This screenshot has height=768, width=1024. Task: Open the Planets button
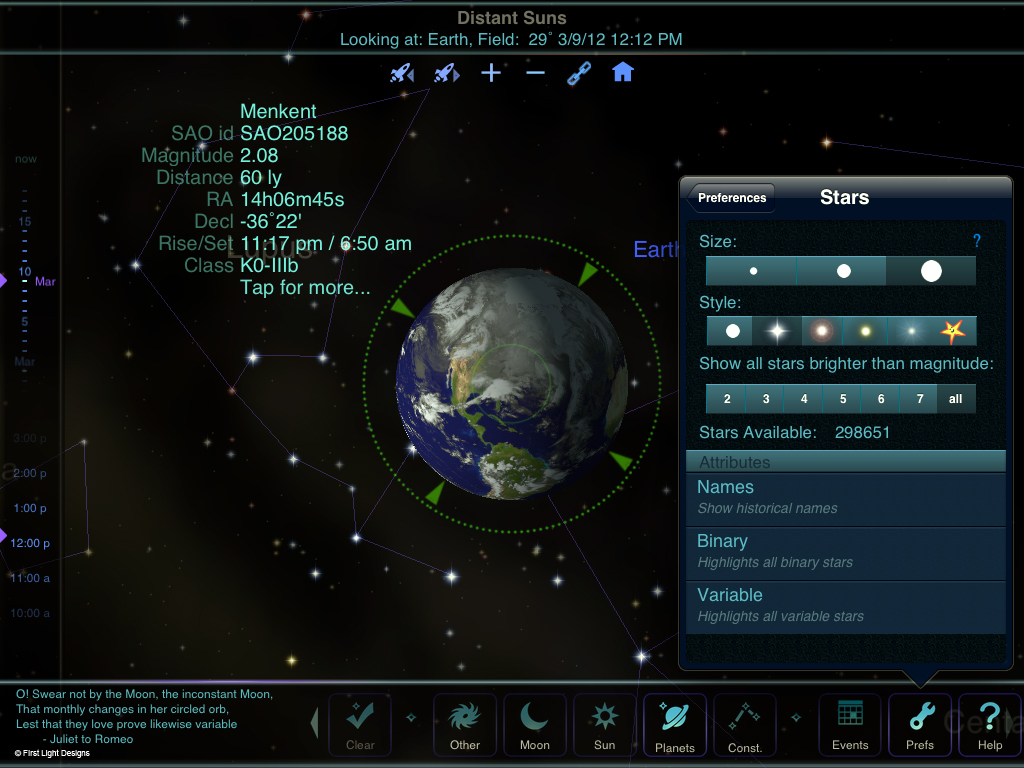pyautogui.click(x=674, y=724)
